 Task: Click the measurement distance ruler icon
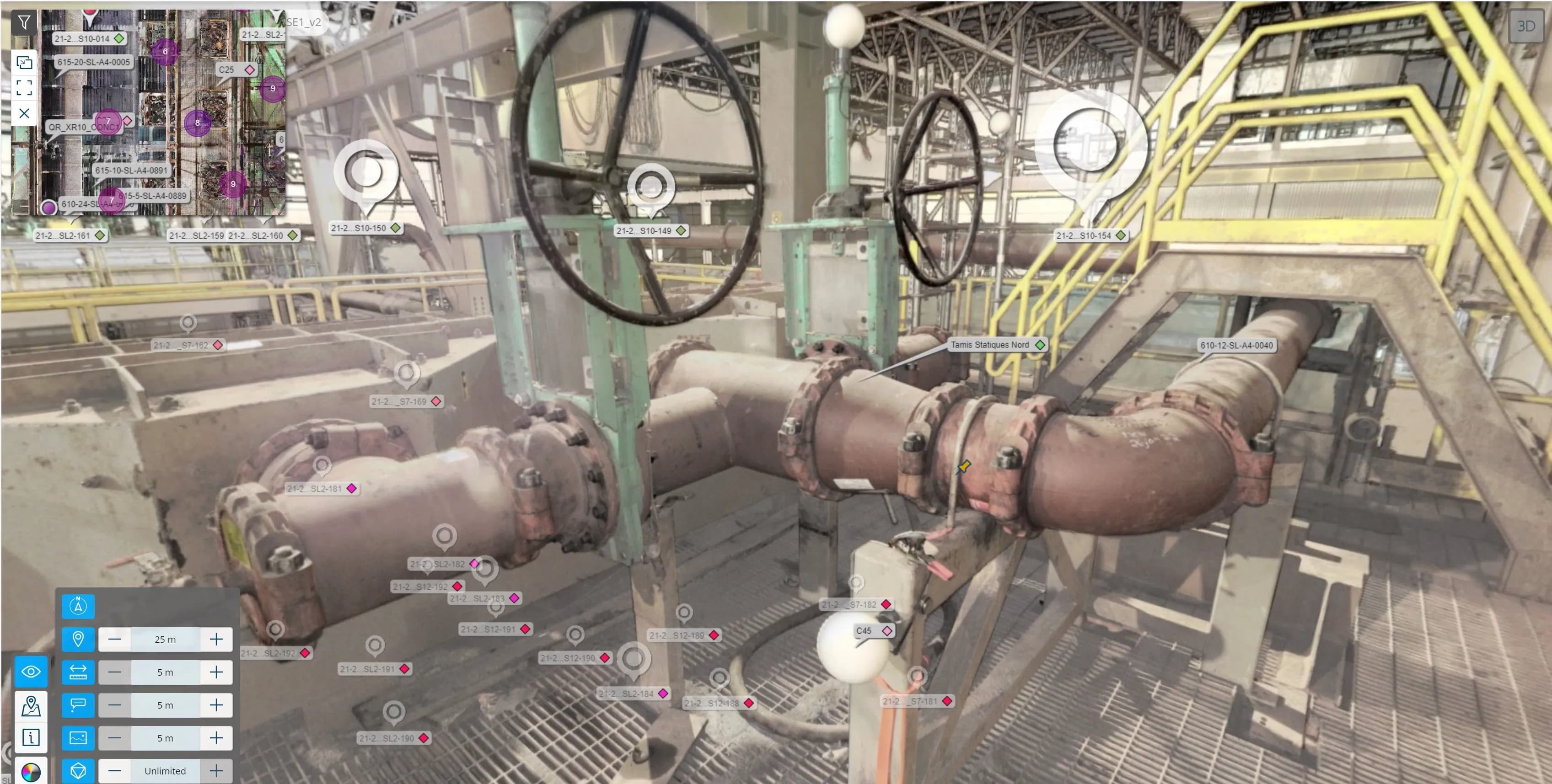click(78, 672)
